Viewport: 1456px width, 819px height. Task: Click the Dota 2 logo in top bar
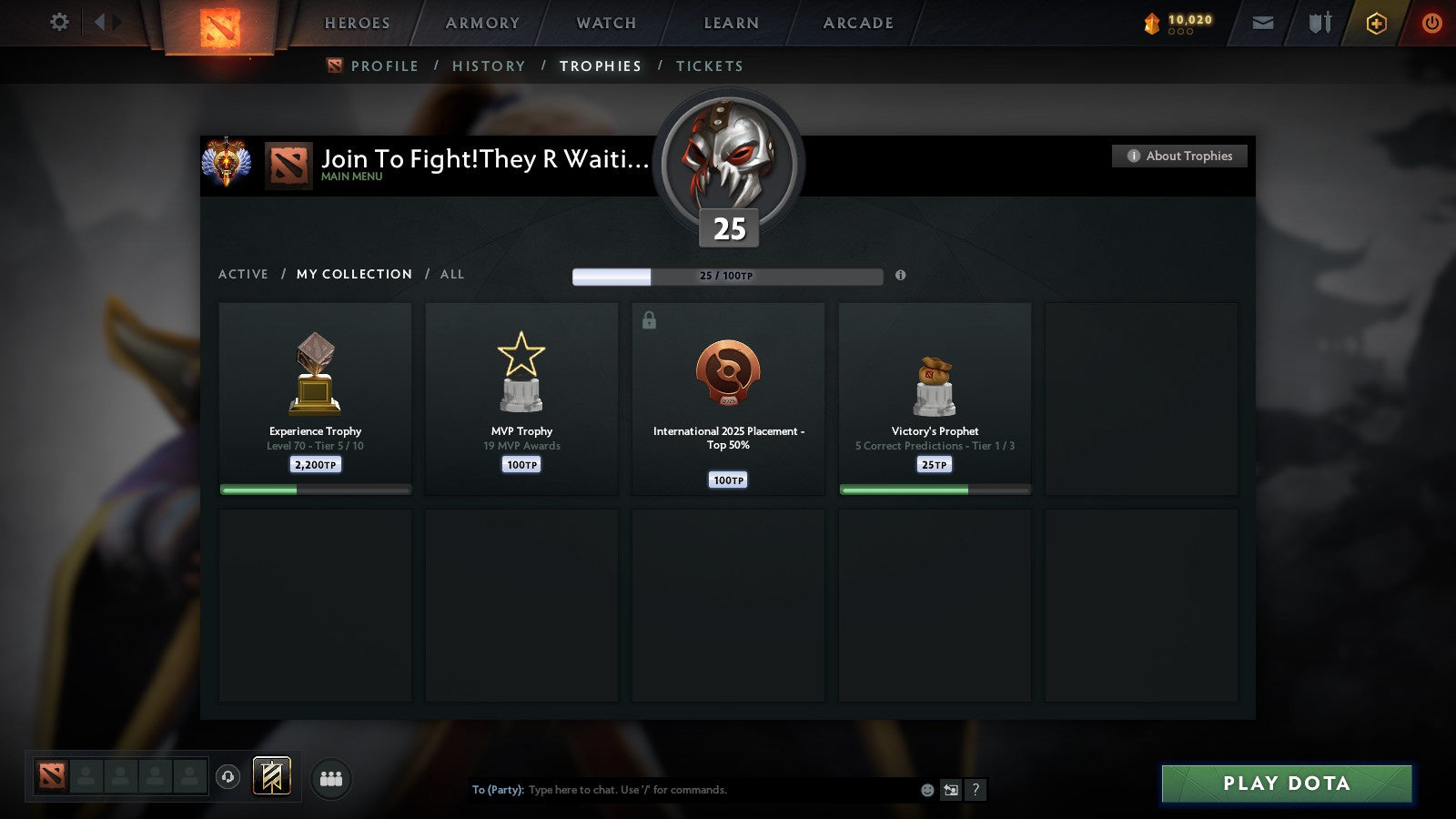pyautogui.click(x=218, y=25)
